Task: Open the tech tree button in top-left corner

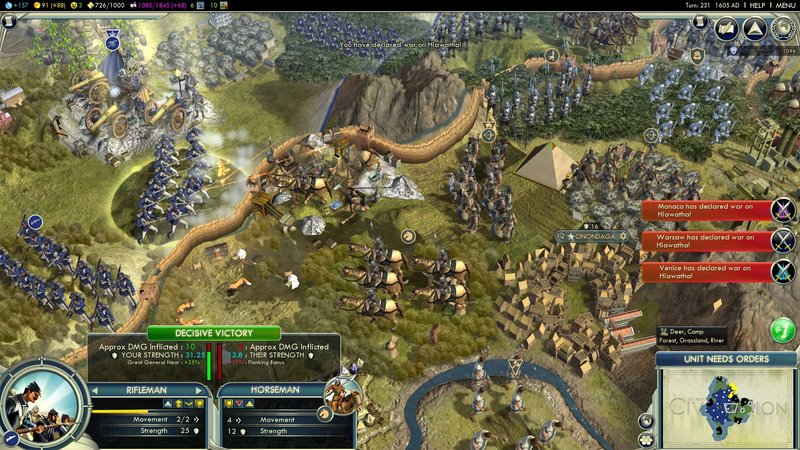Action: [11, 21]
